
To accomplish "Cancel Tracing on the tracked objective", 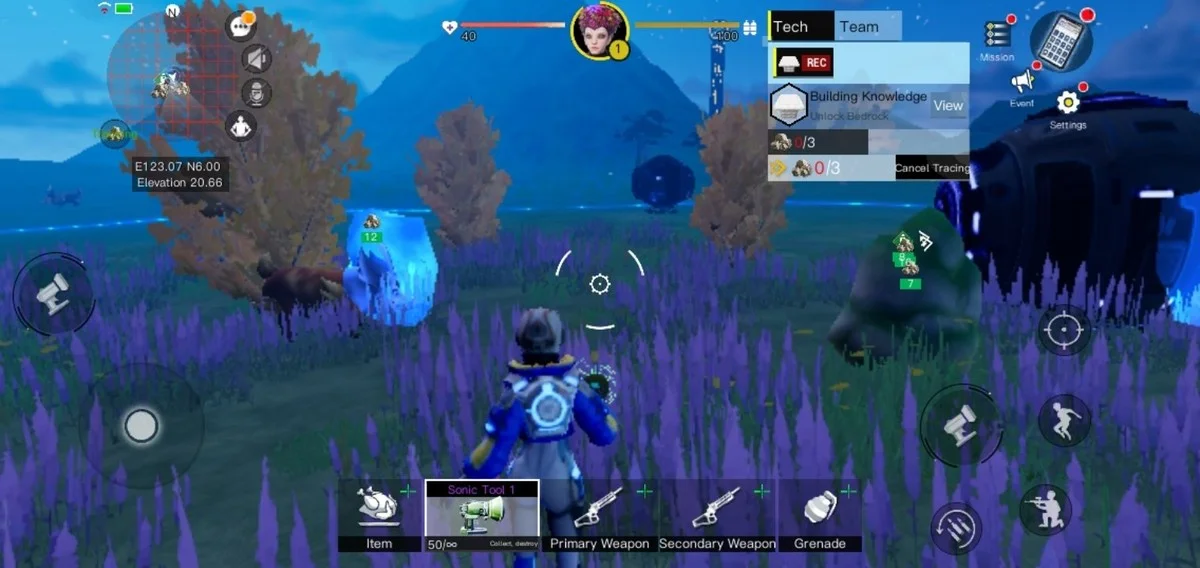I will pos(932,168).
